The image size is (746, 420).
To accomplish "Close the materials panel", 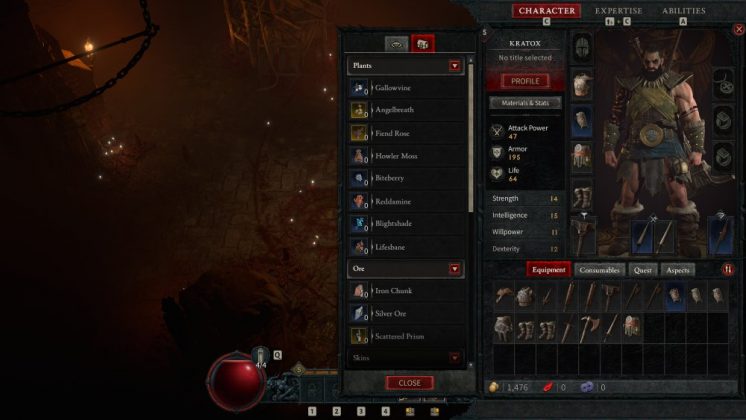I will [x=409, y=383].
